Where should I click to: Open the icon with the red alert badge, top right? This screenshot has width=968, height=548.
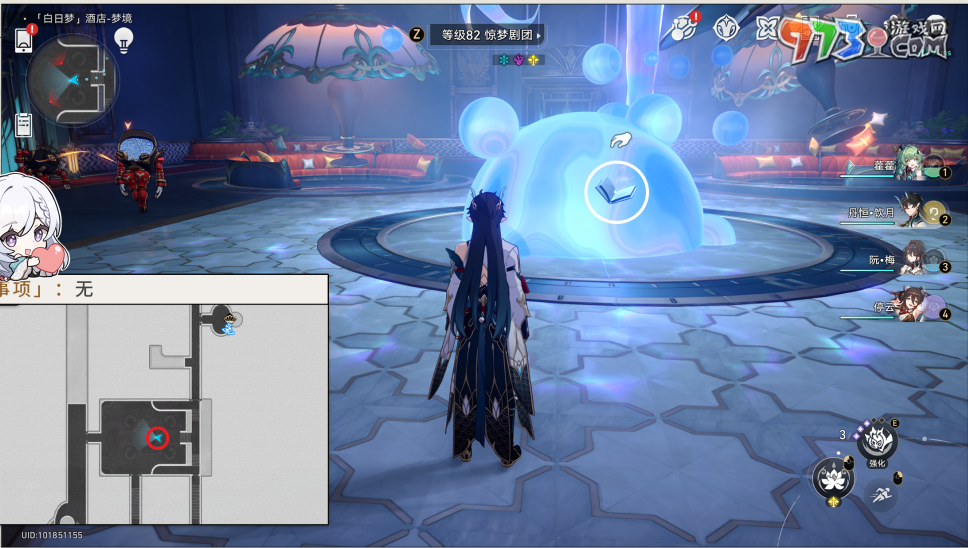(x=686, y=27)
